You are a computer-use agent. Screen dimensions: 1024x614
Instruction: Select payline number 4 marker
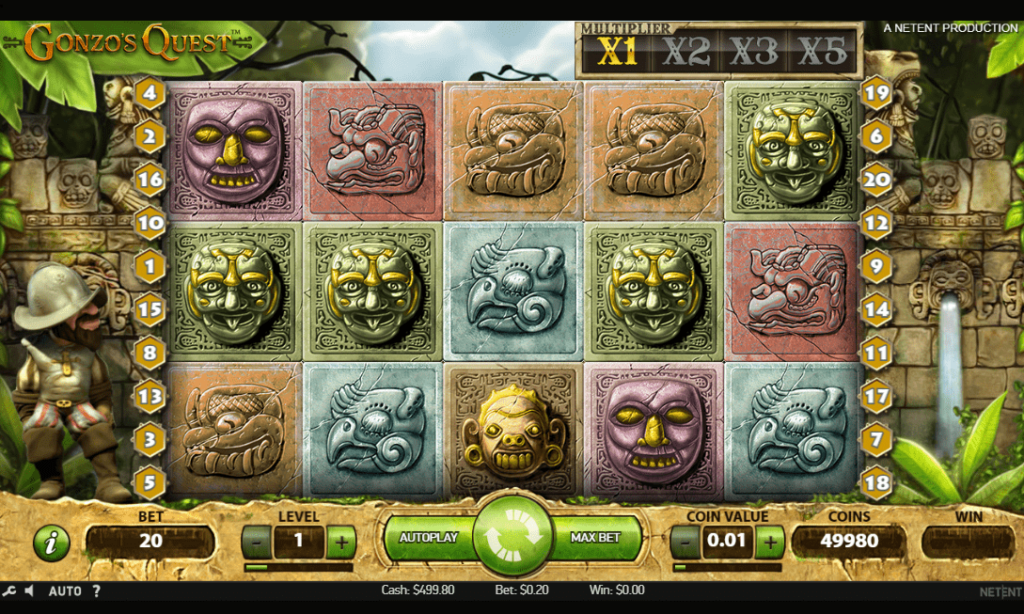pyautogui.click(x=150, y=94)
